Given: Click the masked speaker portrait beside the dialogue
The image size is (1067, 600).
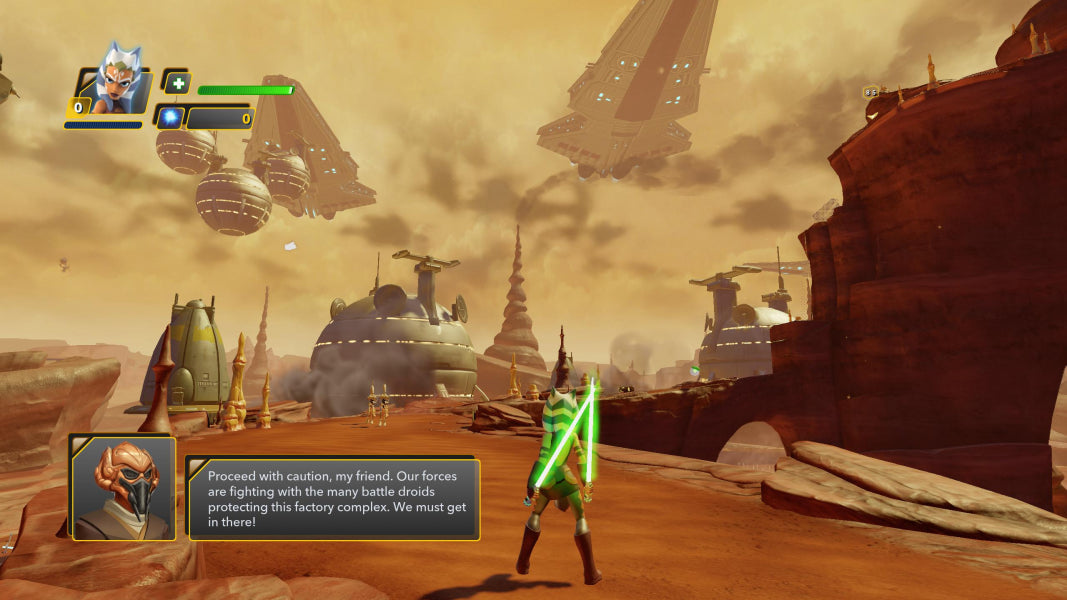Looking at the screenshot, I should pos(123,488).
